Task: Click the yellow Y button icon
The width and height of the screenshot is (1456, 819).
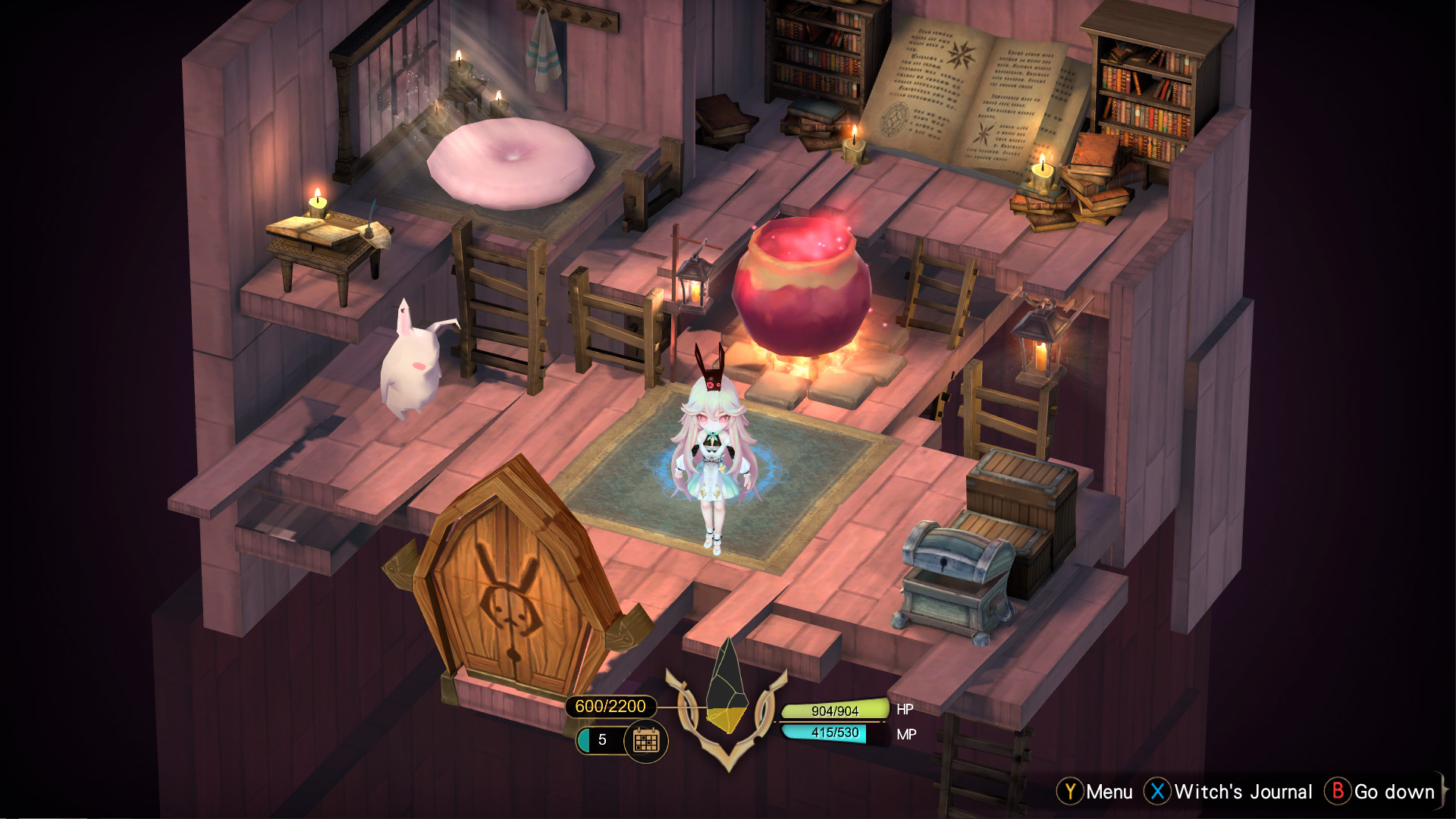Action: [x=1069, y=792]
